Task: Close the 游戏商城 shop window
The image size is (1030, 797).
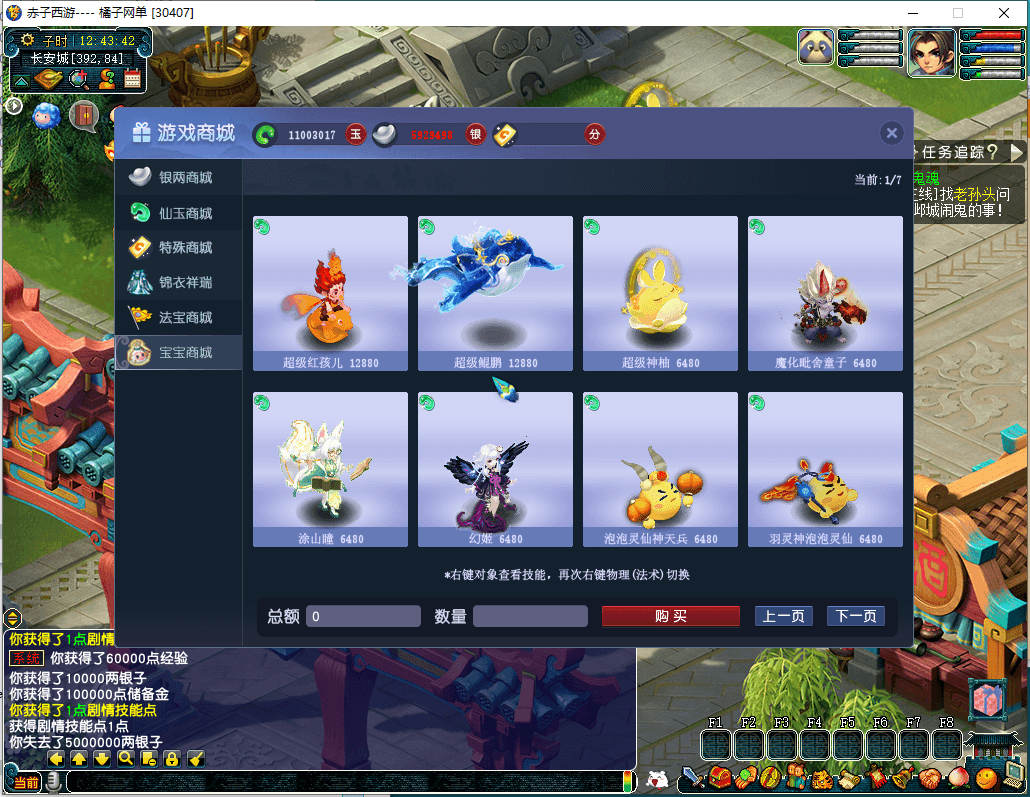Action: (892, 133)
